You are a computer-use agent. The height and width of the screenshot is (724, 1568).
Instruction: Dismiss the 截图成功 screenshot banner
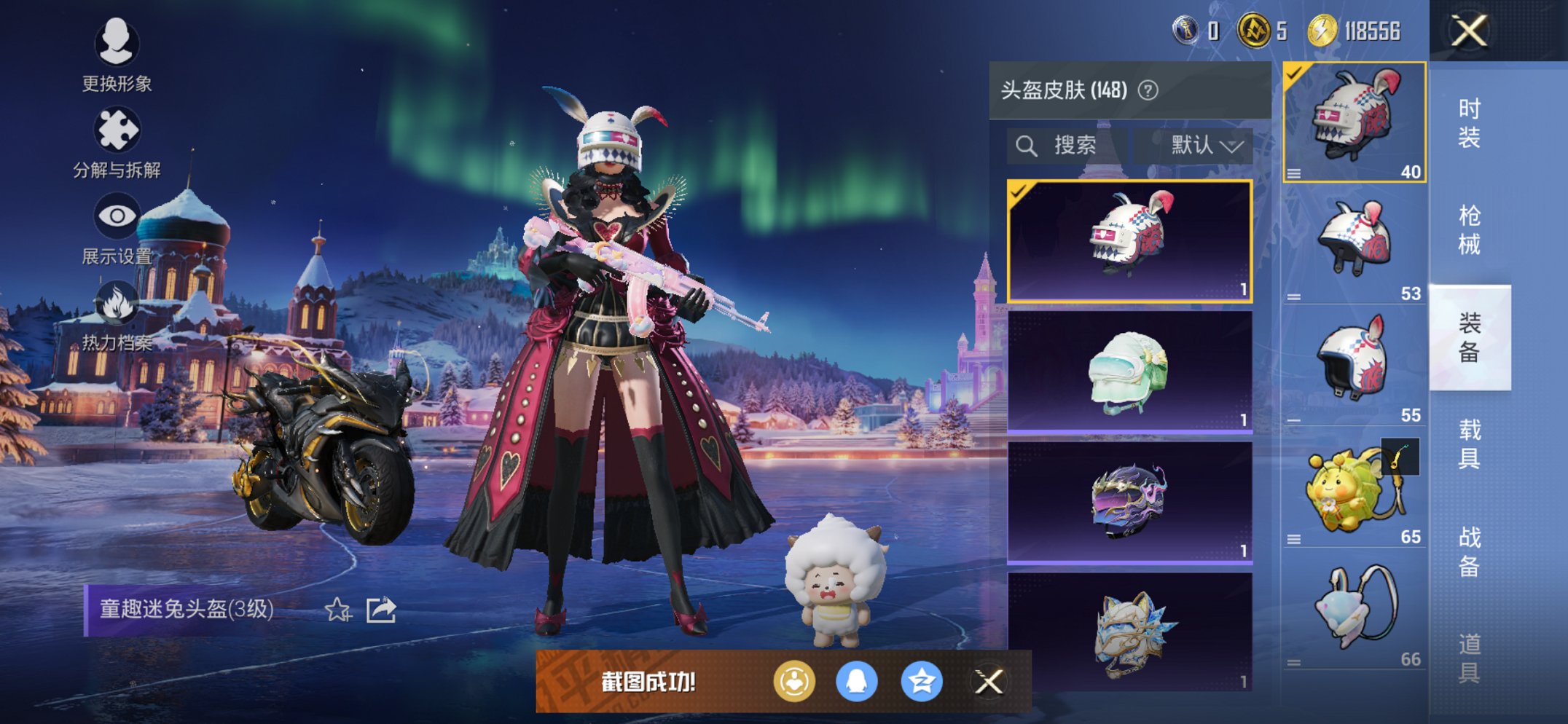tap(989, 682)
